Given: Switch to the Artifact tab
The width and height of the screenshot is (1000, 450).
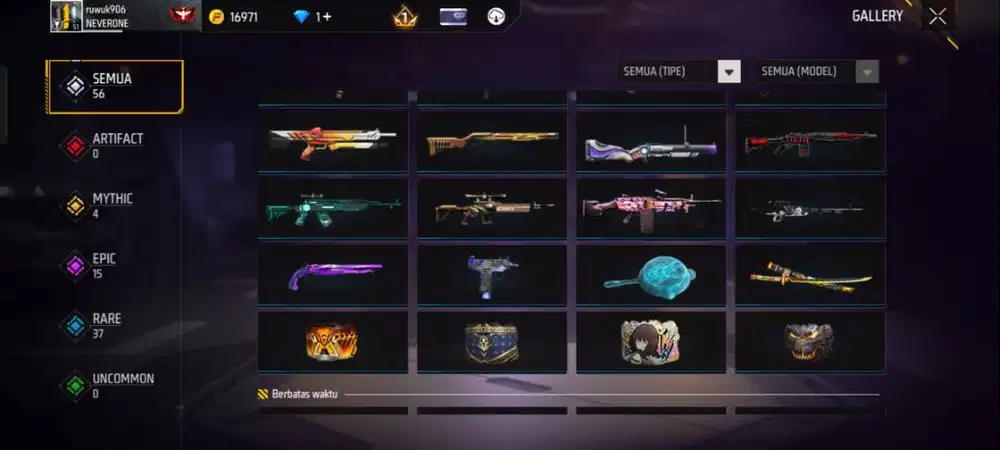Looking at the screenshot, I should tap(115, 146).
